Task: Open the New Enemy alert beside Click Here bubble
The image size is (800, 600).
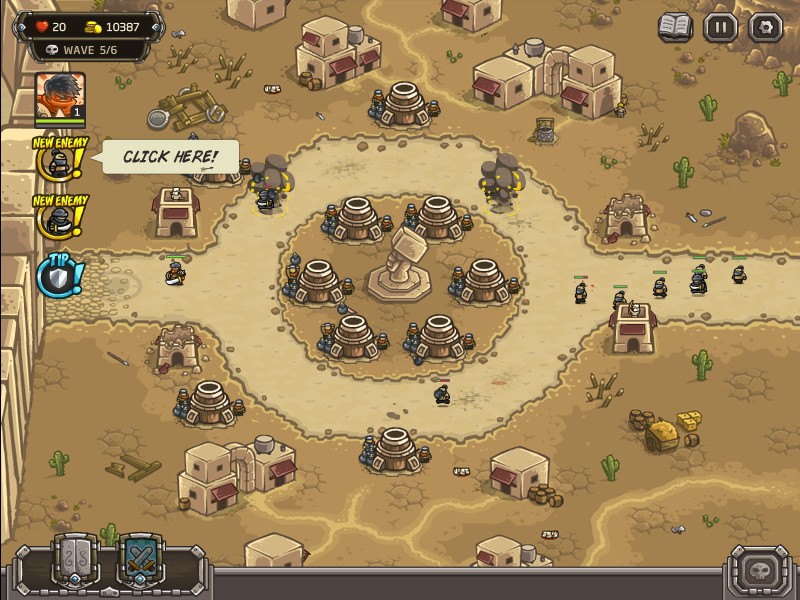Action: [x=59, y=160]
